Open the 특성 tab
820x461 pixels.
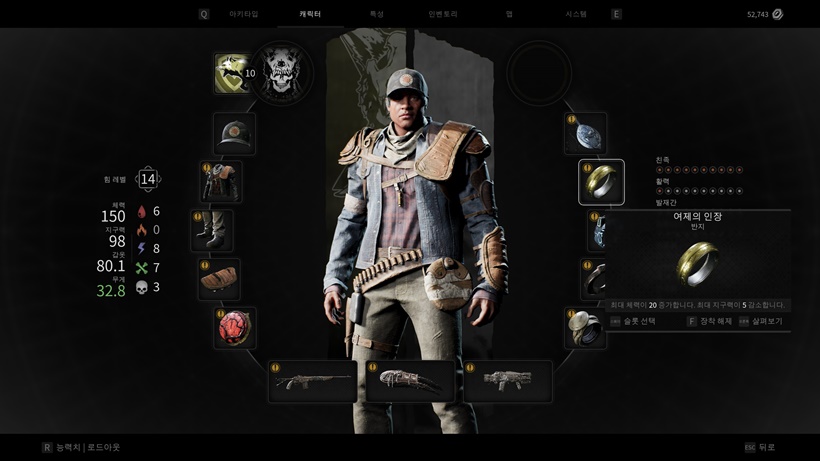click(376, 14)
